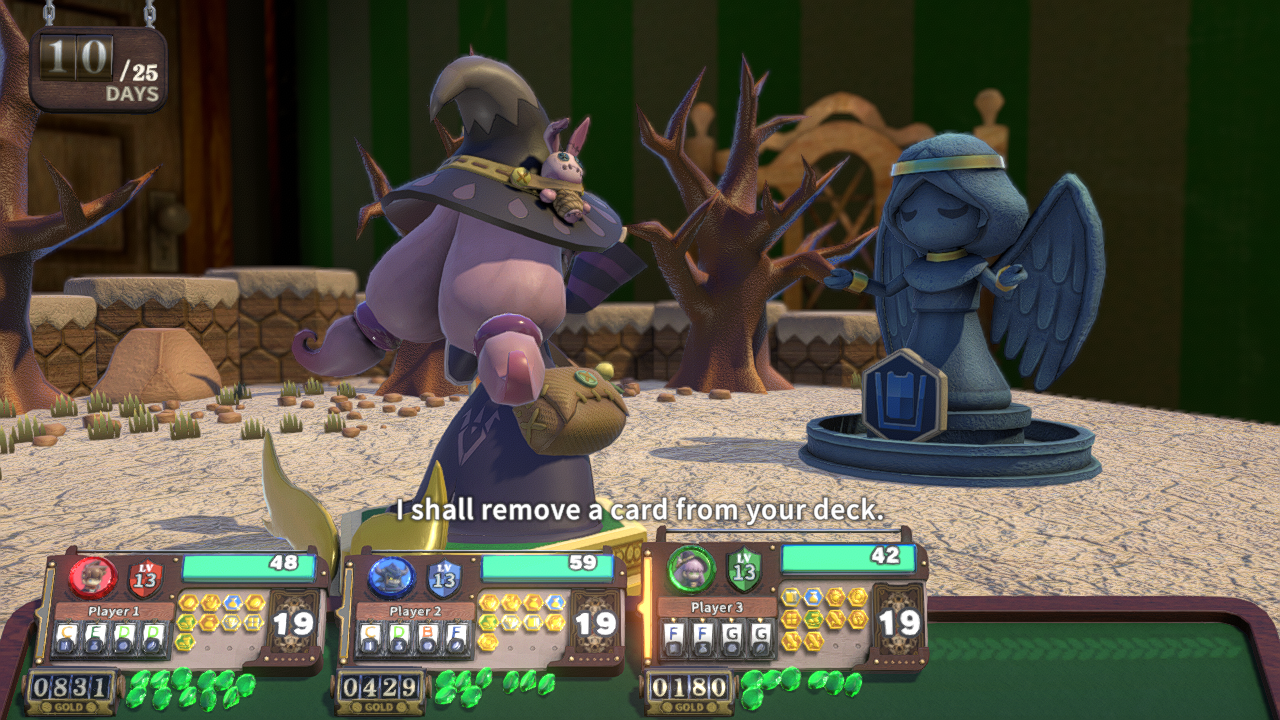Select Player 2's blue portrait
Image resolution: width=1280 pixels, height=720 pixels.
tap(391, 577)
